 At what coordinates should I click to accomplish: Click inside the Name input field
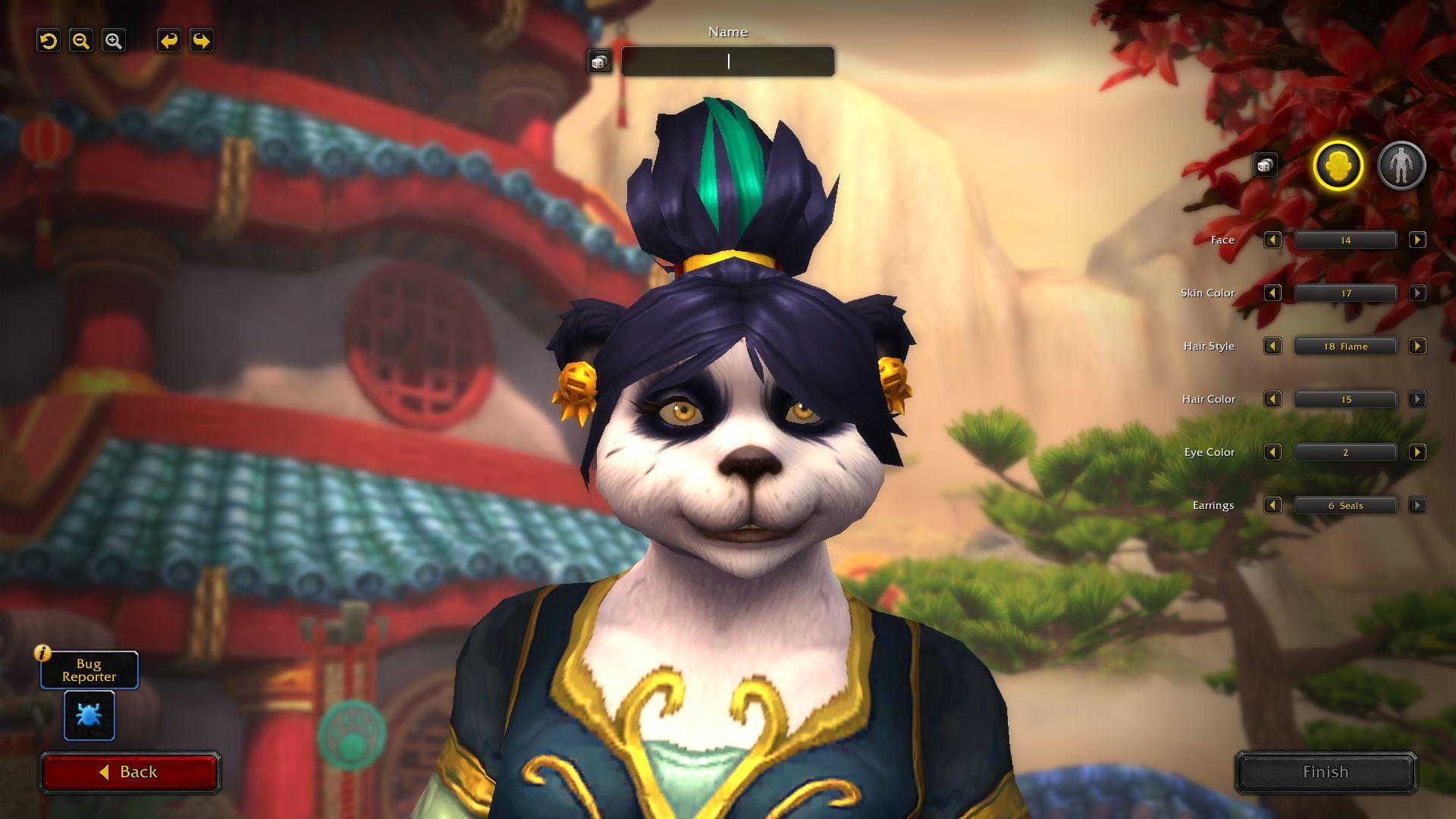(x=726, y=61)
